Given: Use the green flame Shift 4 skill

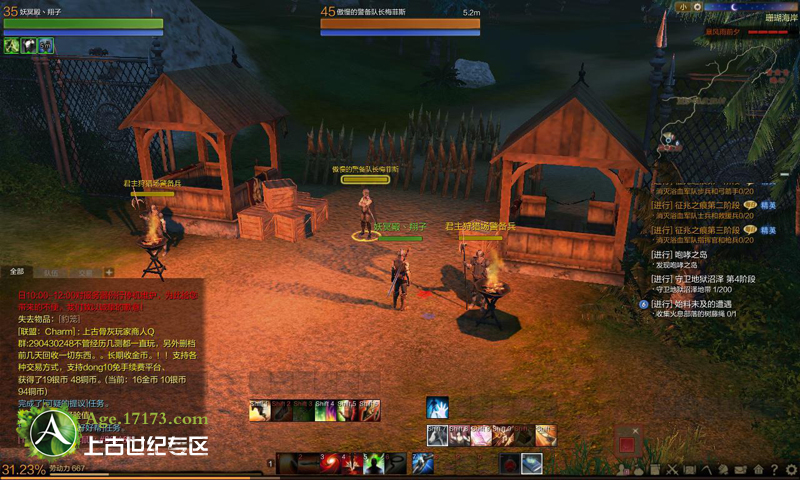Looking at the screenshot, I should click(x=325, y=410).
